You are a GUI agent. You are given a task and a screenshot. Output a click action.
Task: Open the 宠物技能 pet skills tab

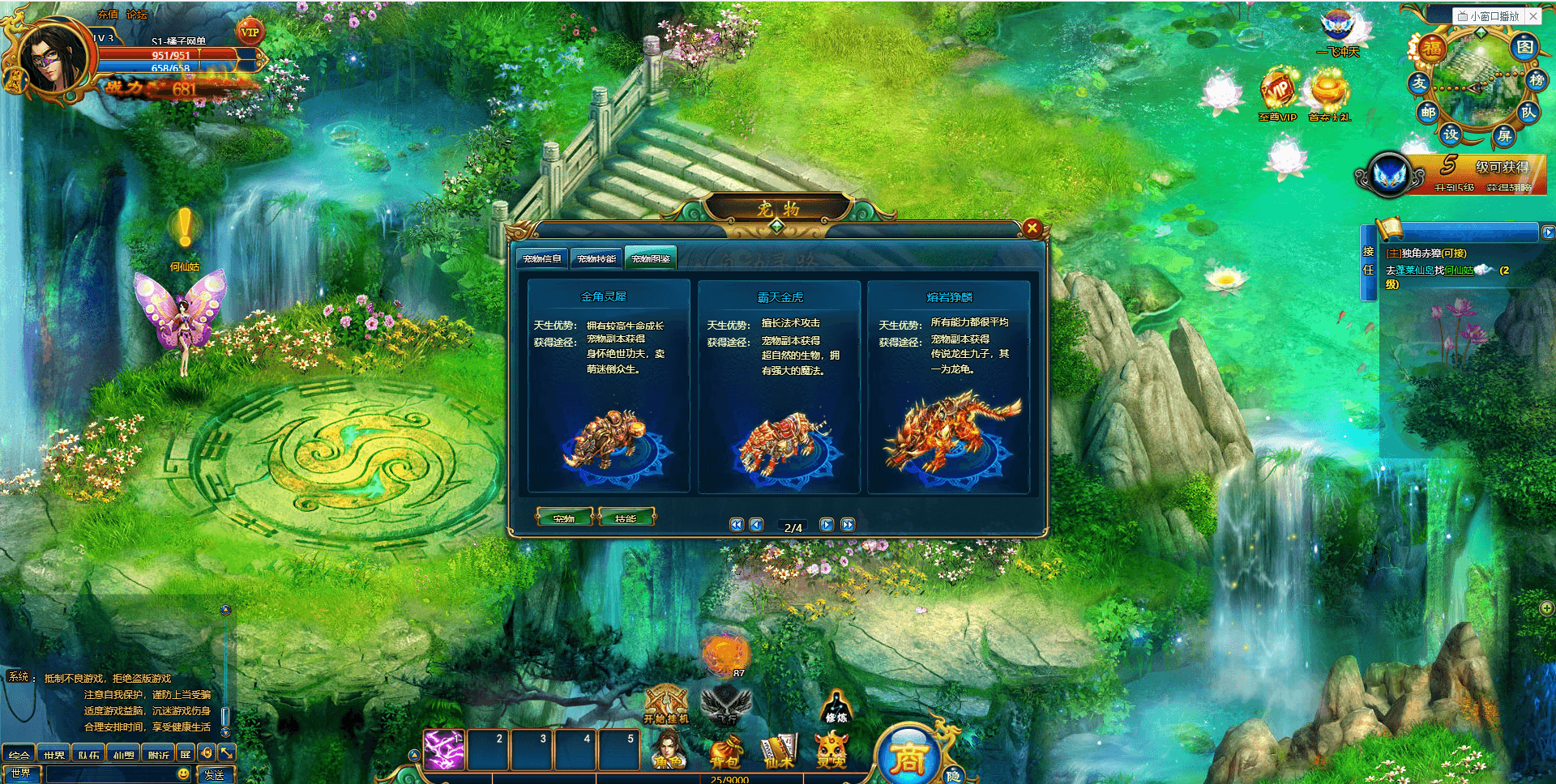(596, 258)
